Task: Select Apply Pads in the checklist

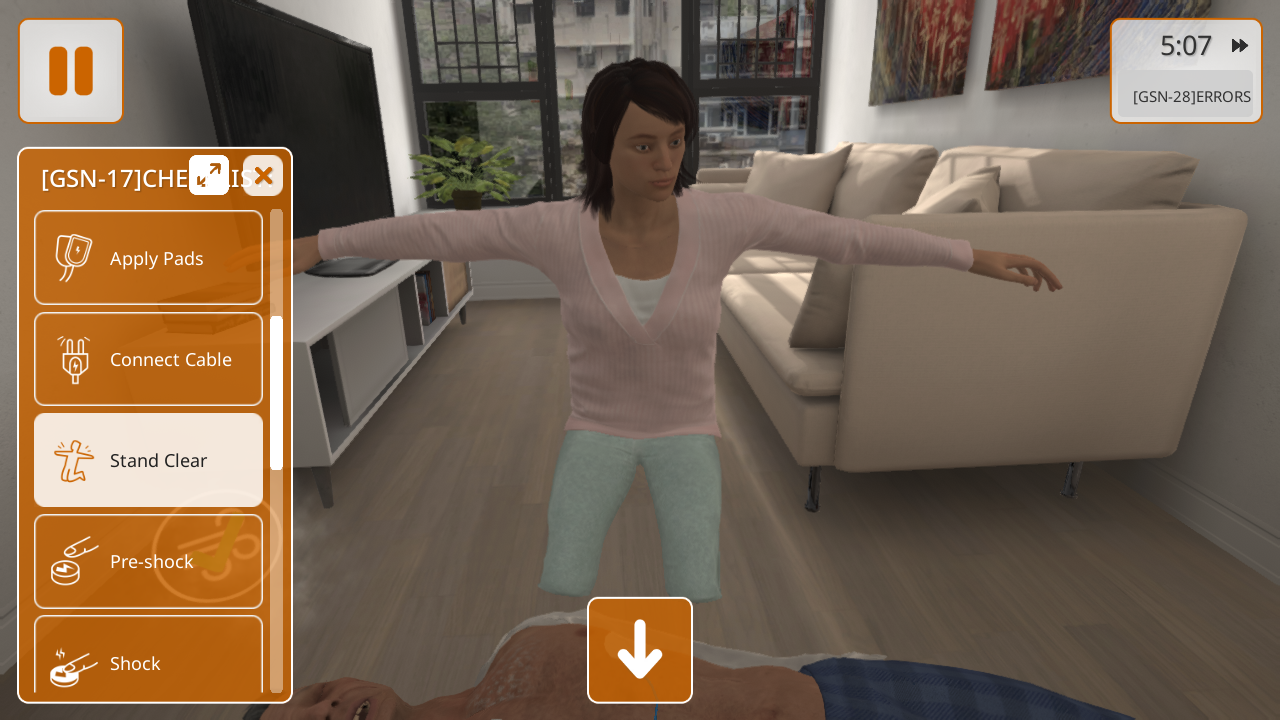Action: click(x=148, y=258)
